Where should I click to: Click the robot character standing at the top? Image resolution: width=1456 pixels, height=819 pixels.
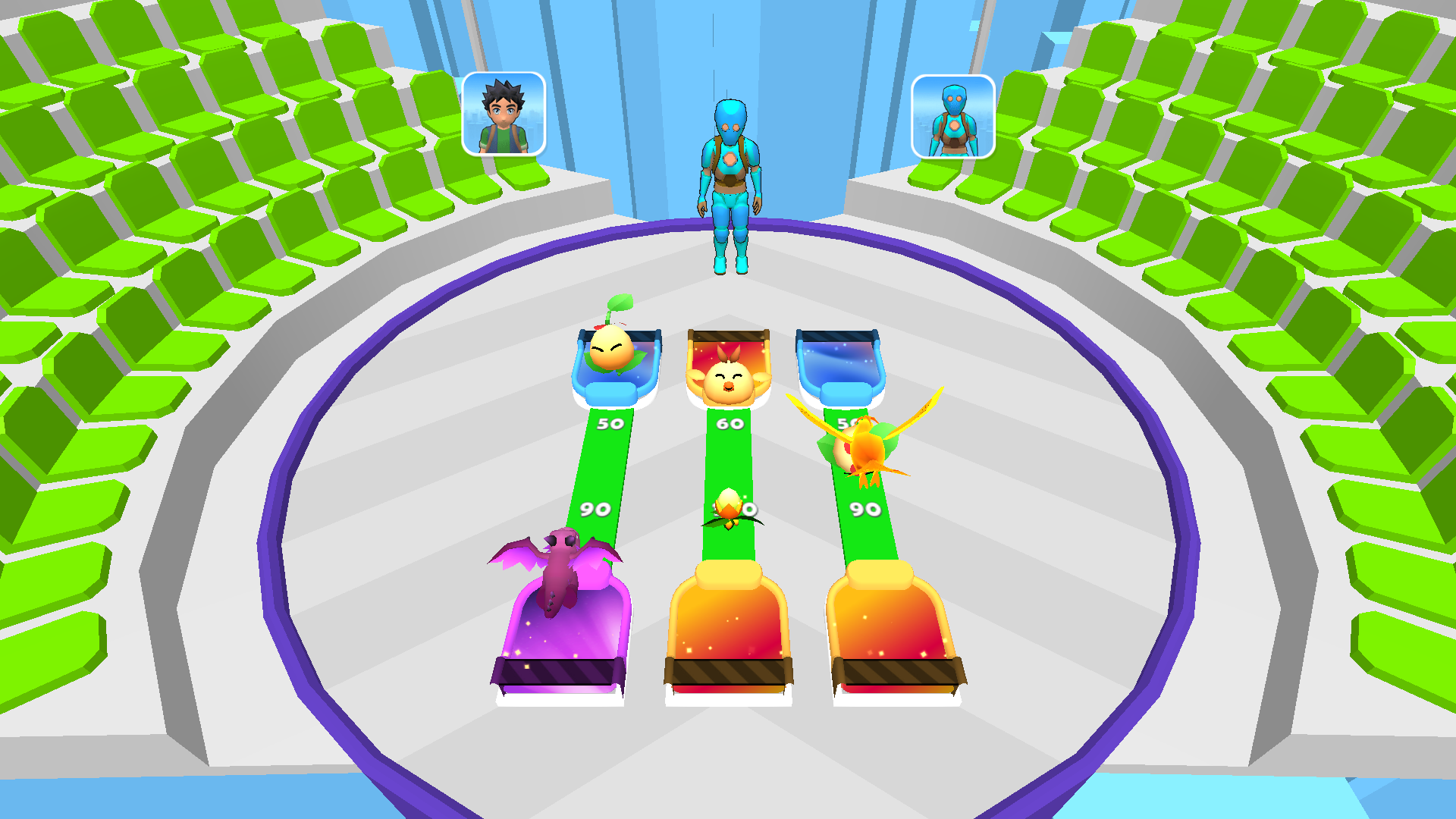730,174
